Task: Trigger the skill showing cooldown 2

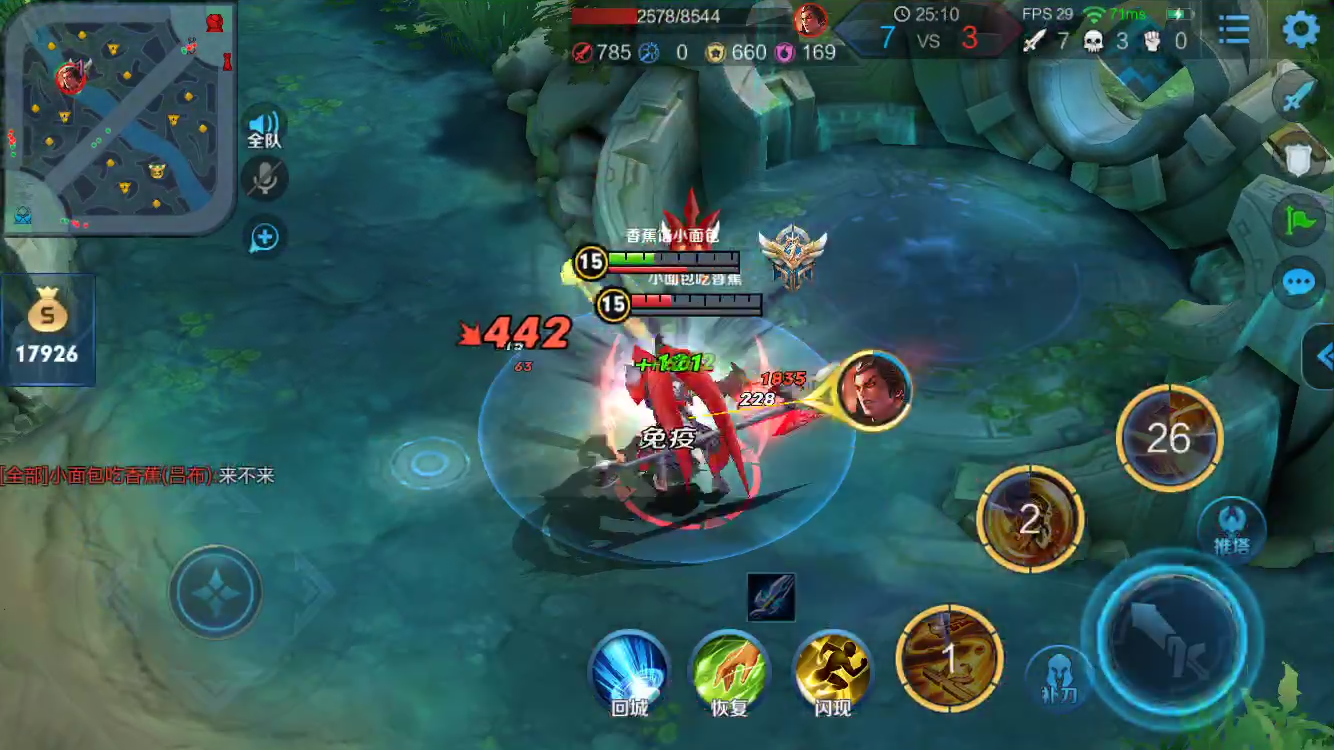Action: coord(1030,518)
